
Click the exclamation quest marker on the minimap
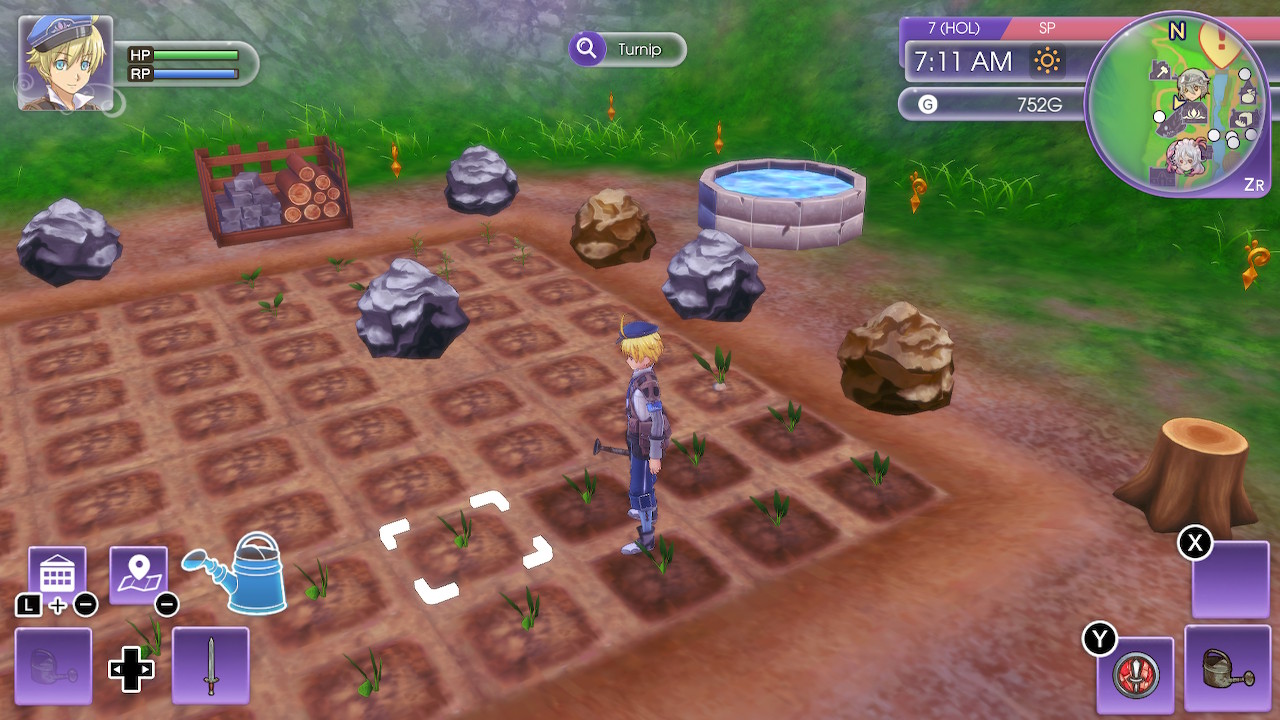[1219, 40]
